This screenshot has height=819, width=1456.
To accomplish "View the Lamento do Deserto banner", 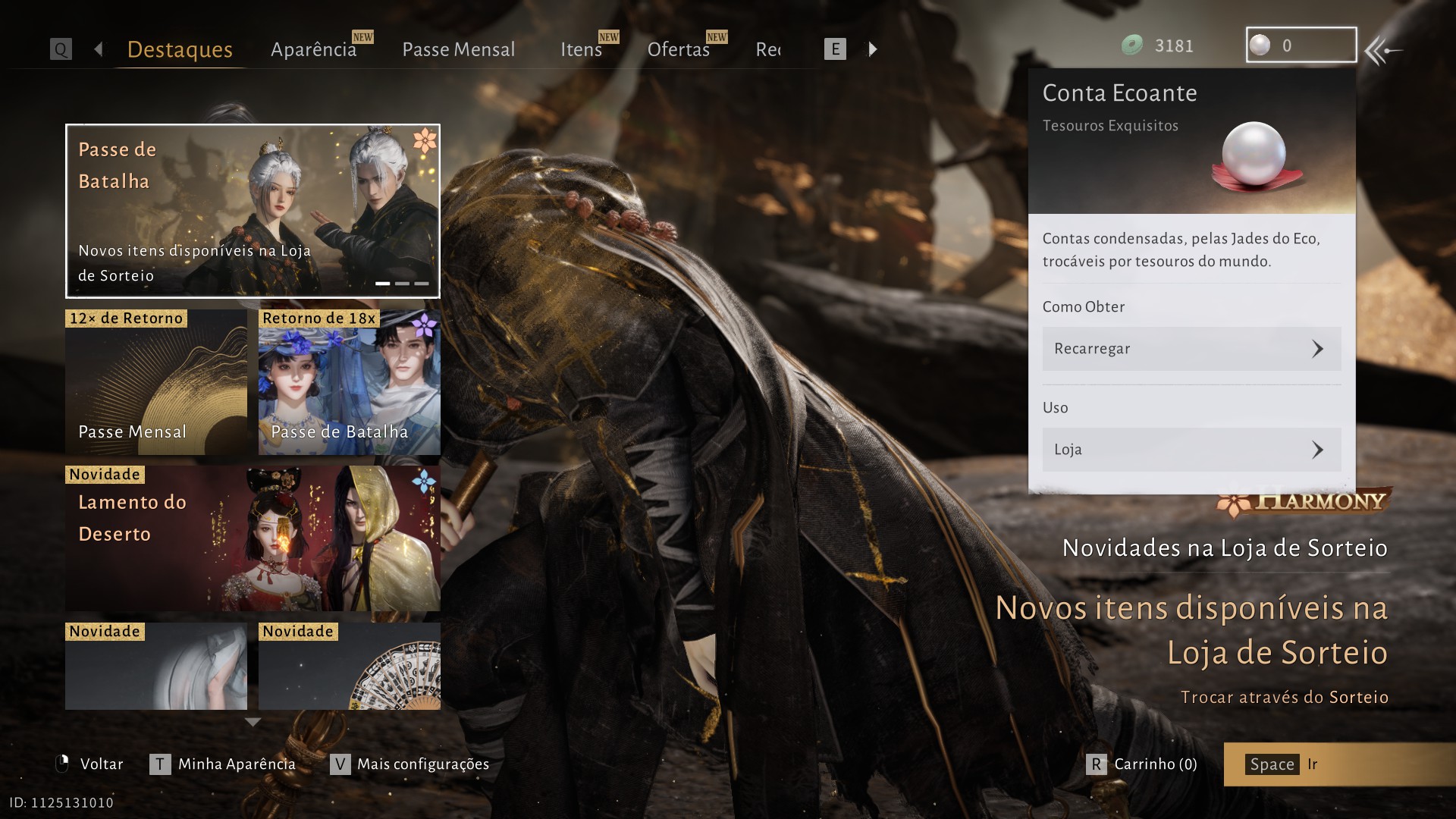I will pos(253,538).
